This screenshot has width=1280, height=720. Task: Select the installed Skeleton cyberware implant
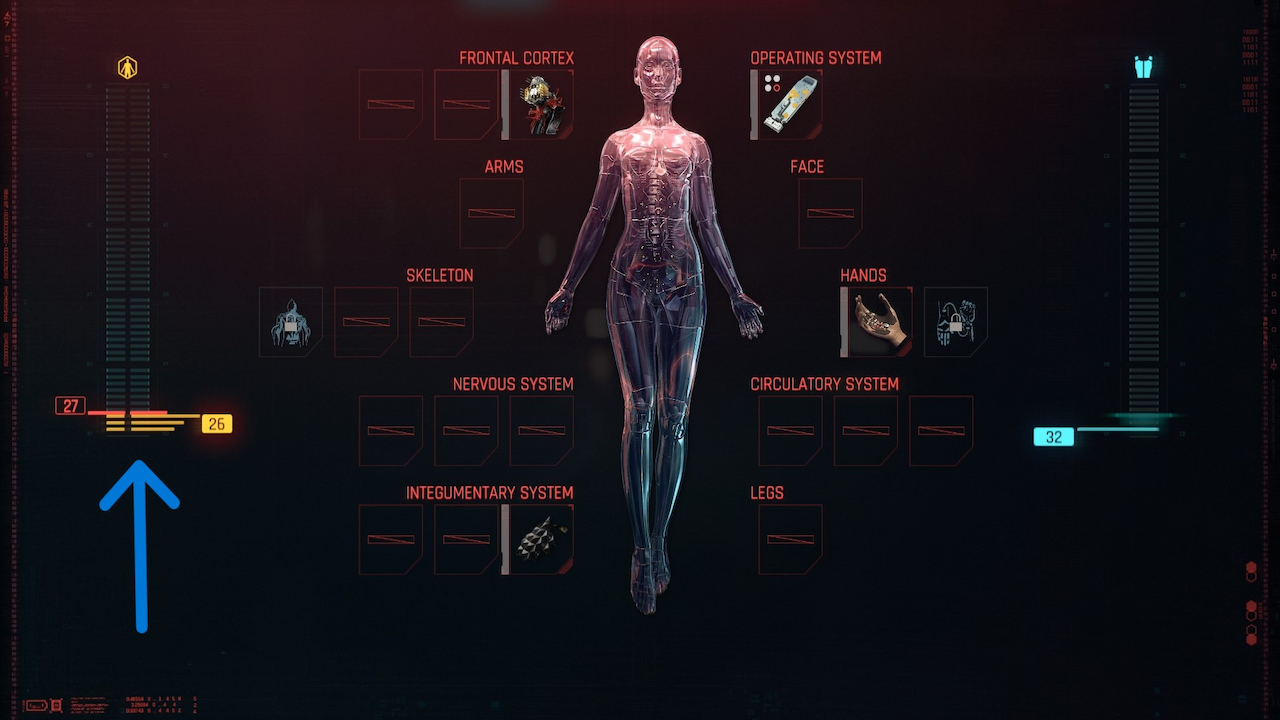(x=290, y=322)
